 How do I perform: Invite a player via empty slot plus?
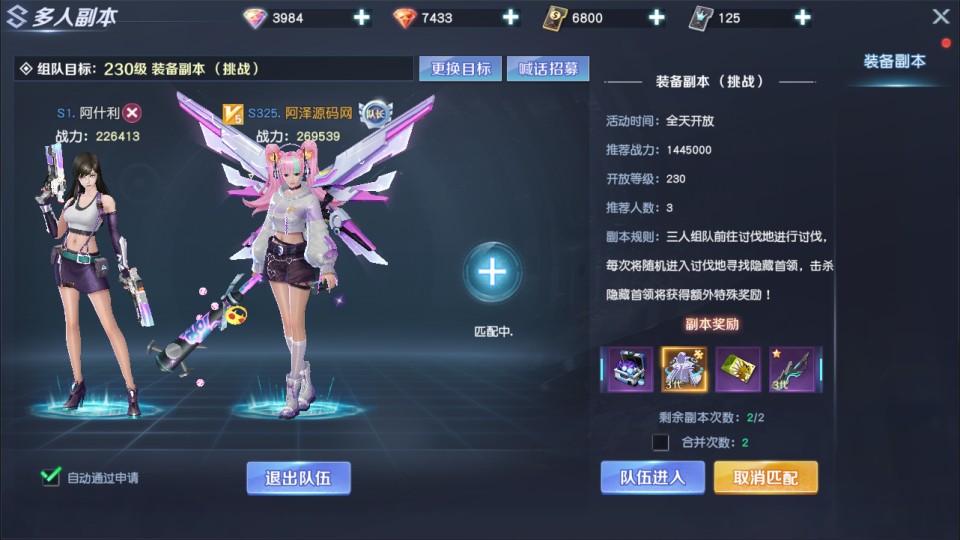click(x=492, y=271)
